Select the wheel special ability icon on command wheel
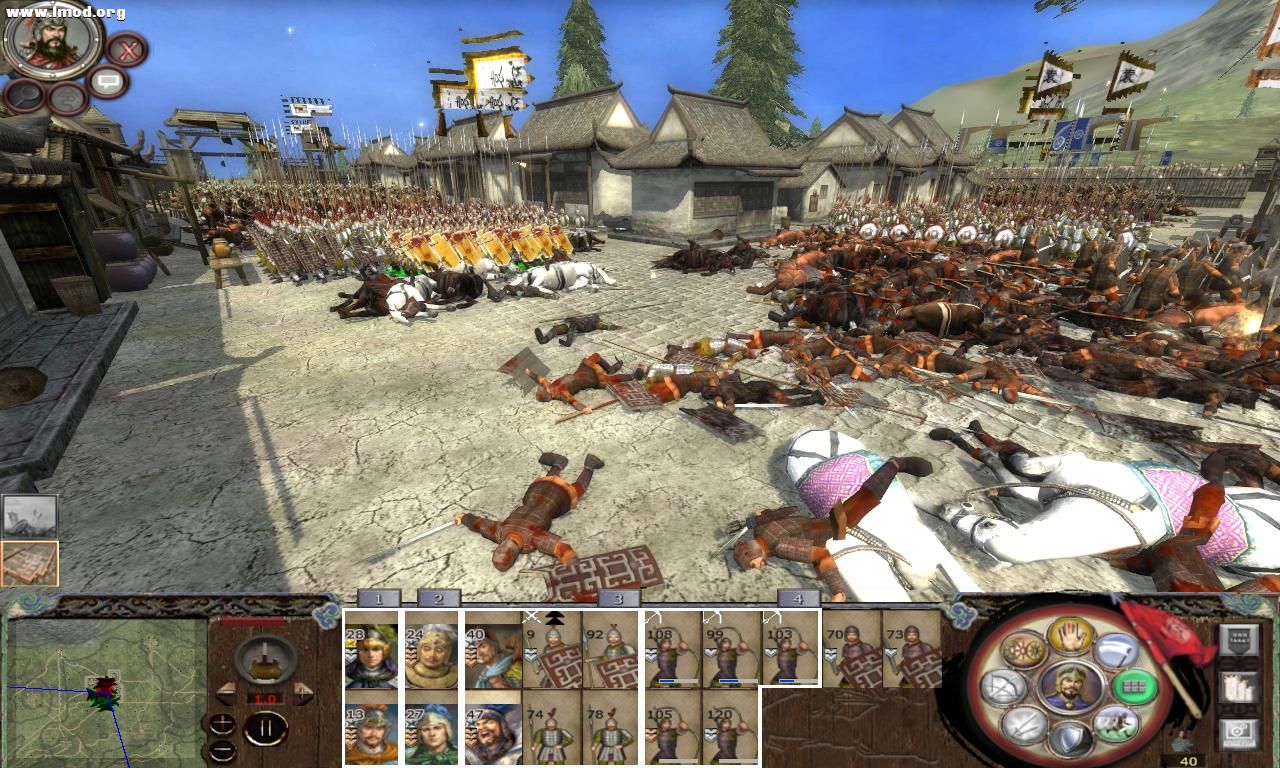Screen dimensions: 1280x768 coord(1022,649)
